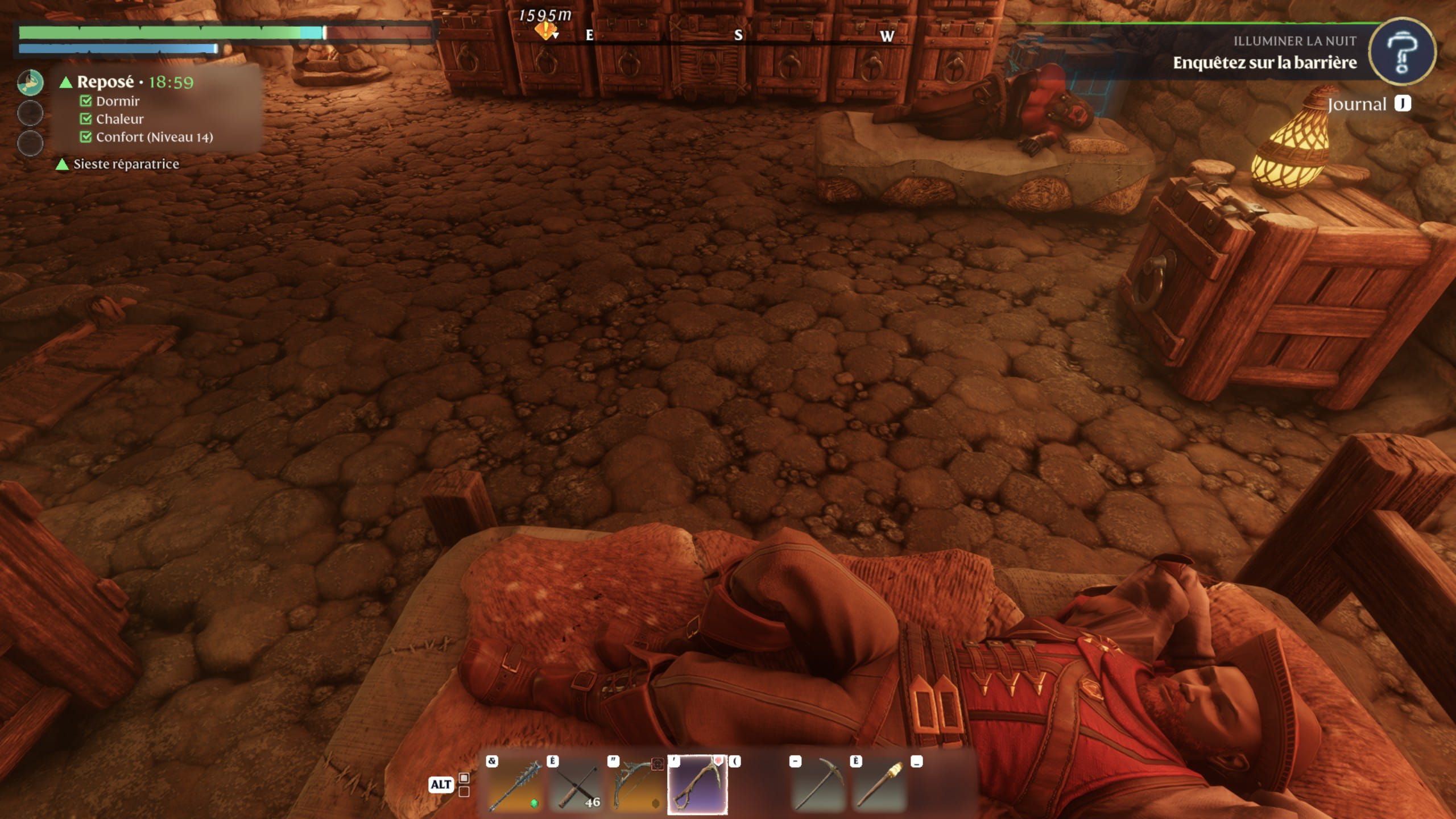Select the Reposé rested buff entry
1456x819 pixels.
click(106, 82)
